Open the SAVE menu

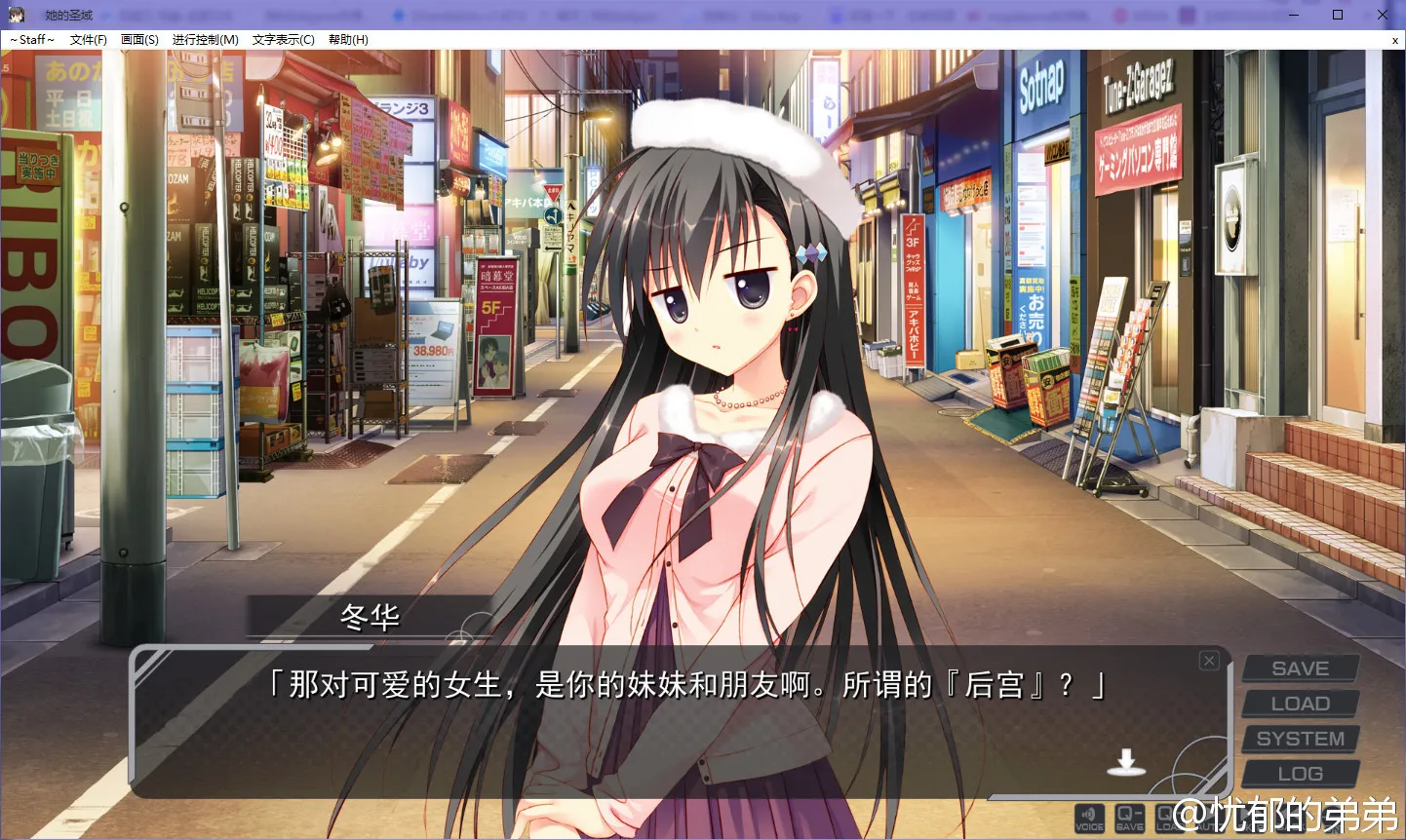coord(1300,668)
